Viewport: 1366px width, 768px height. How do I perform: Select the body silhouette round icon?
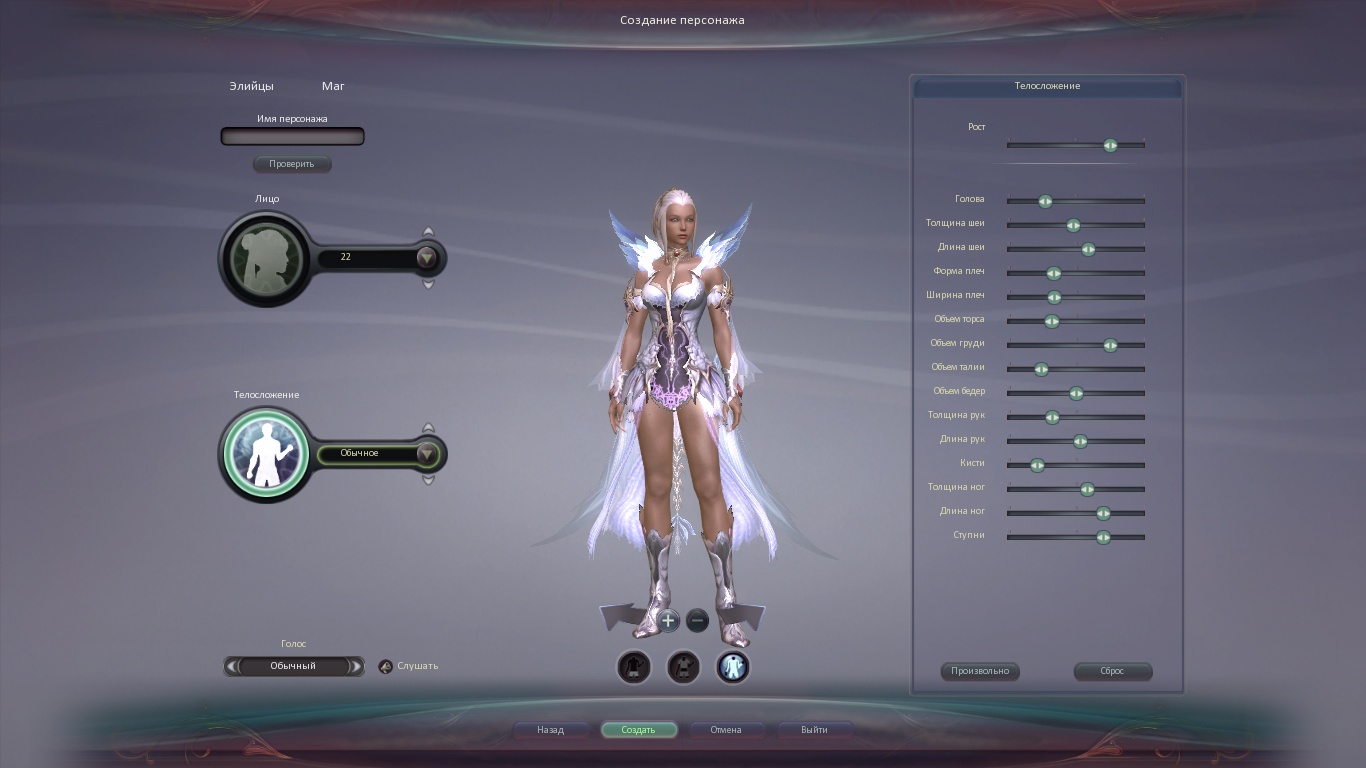pyautogui.click(x=266, y=453)
